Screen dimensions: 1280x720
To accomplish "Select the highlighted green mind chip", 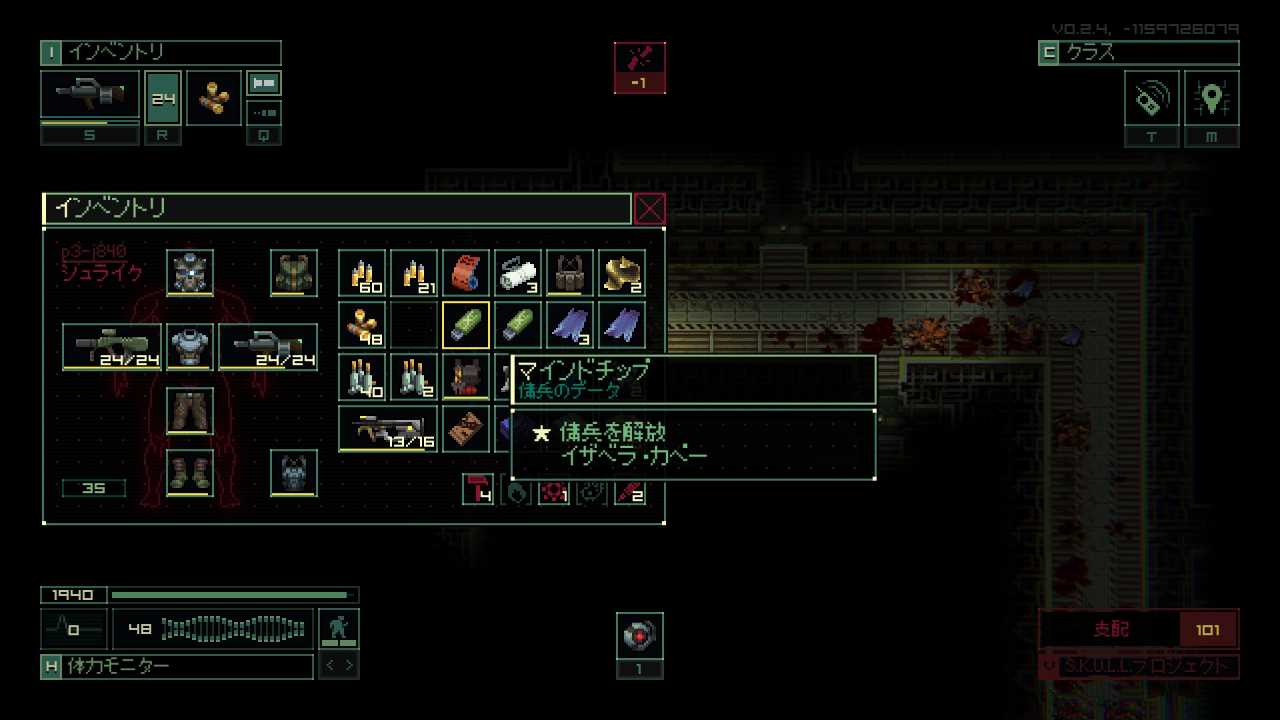I will point(466,325).
